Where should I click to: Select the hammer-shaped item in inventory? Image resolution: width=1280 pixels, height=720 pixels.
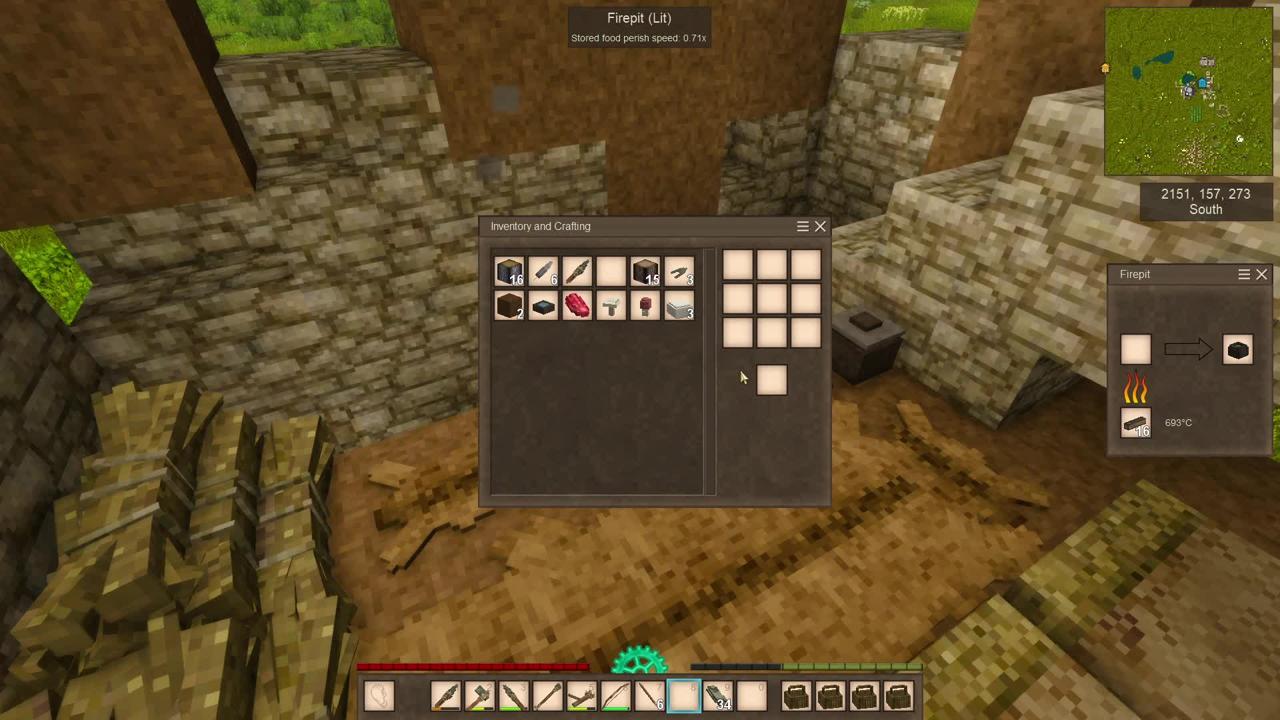[x=611, y=306]
